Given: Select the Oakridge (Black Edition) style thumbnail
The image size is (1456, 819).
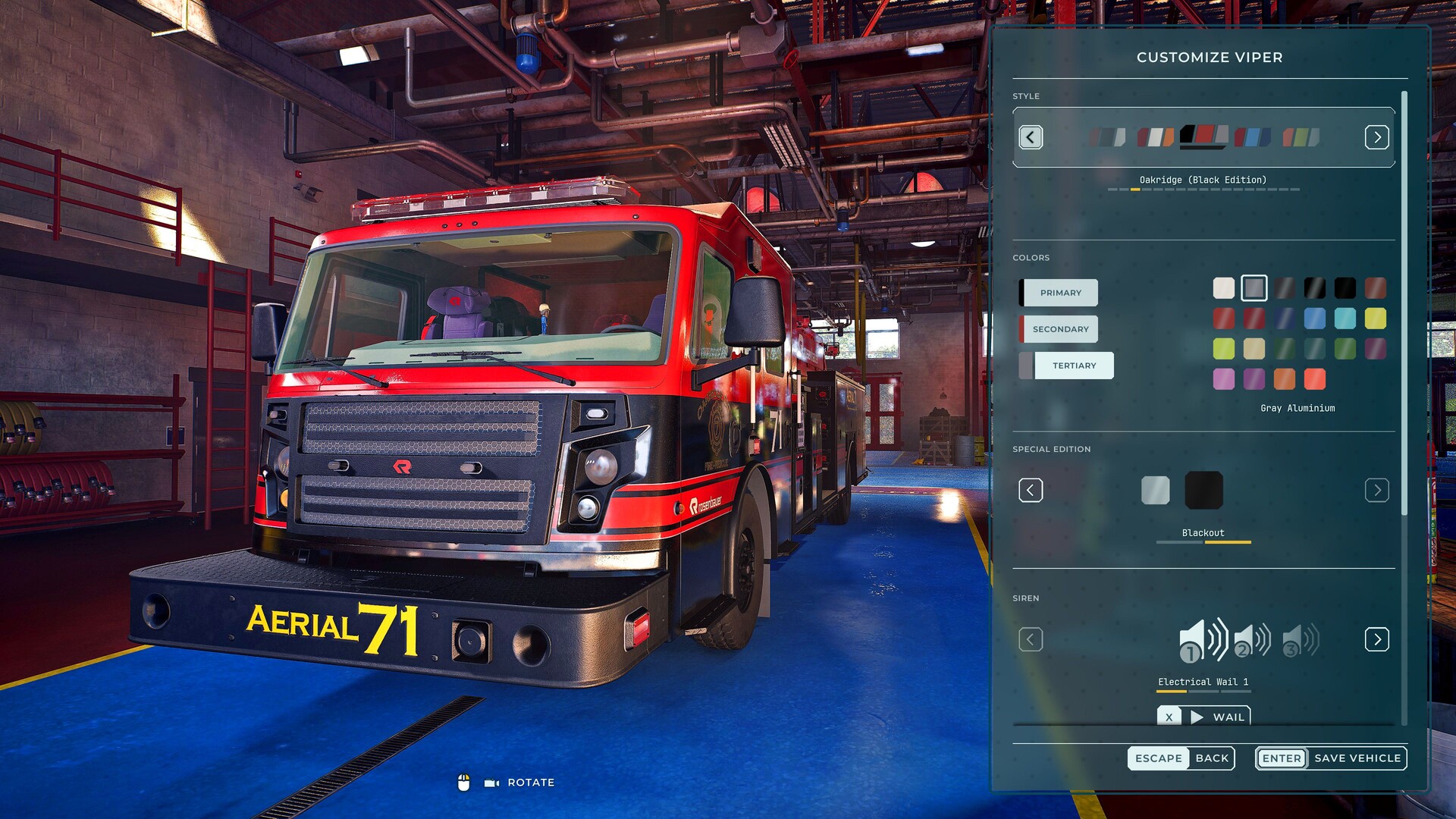Looking at the screenshot, I should click(x=1202, y=138).
